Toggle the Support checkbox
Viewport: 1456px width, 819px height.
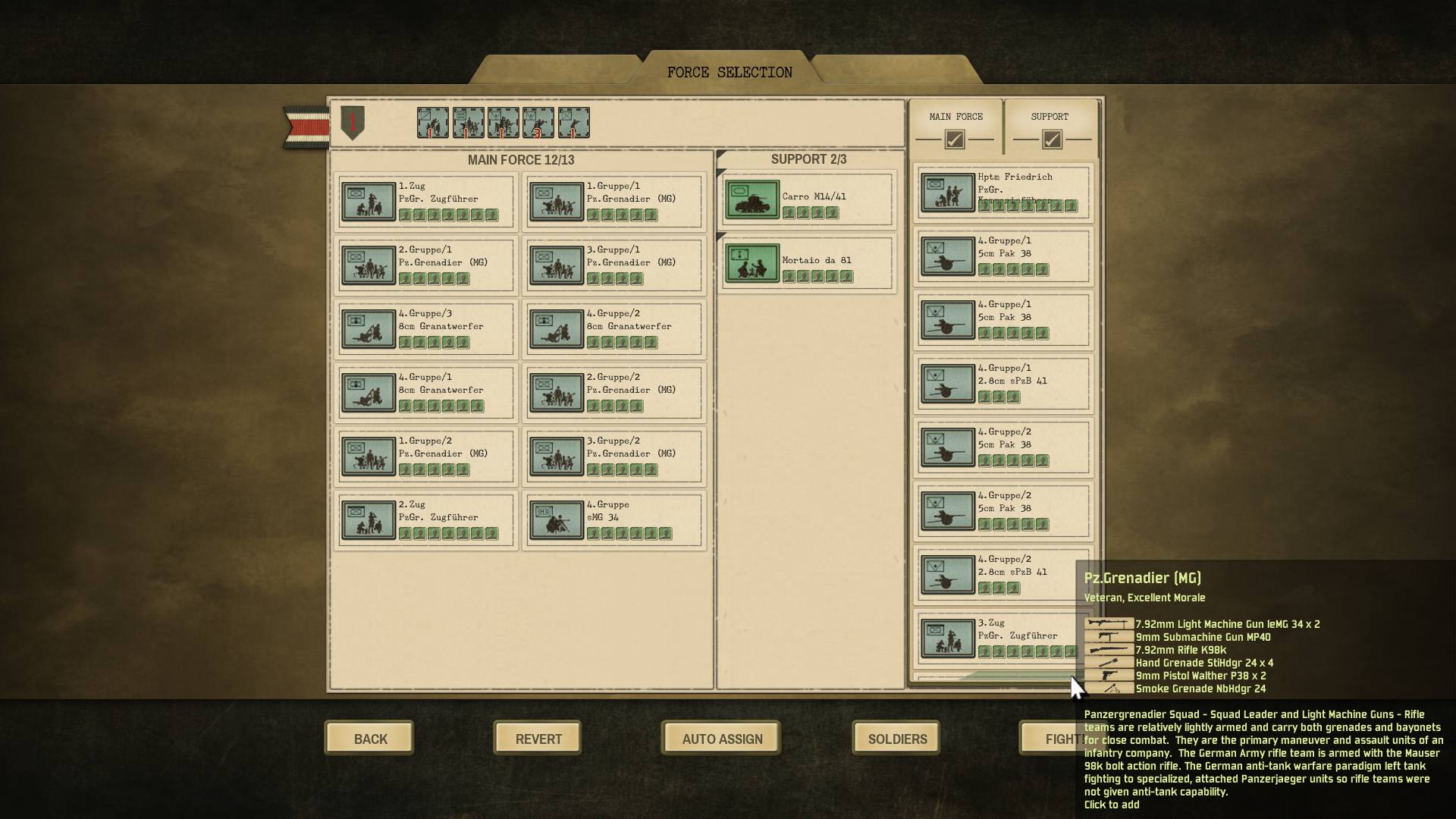(1051, 140)
